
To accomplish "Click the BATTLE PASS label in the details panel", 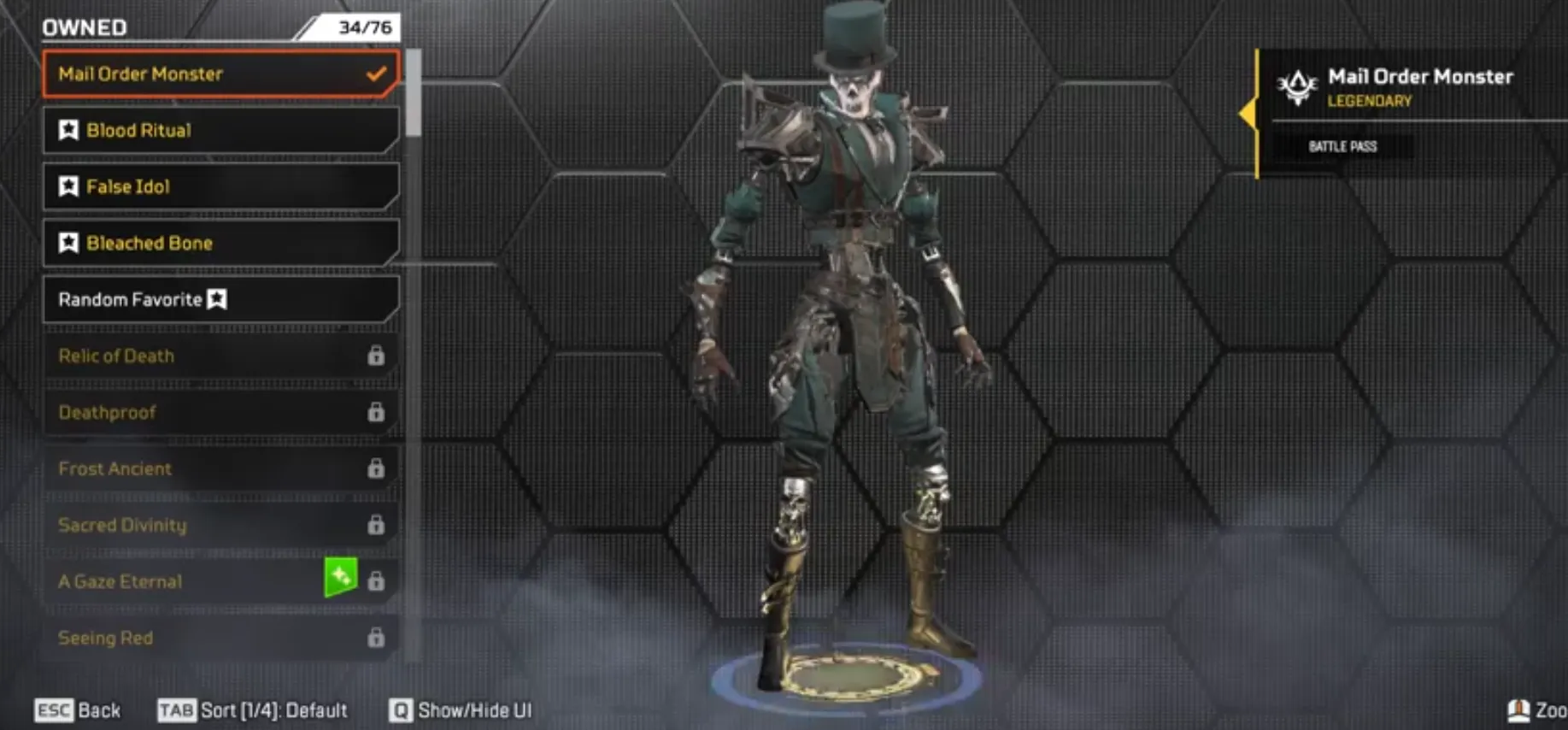I will coord(1345,146).
